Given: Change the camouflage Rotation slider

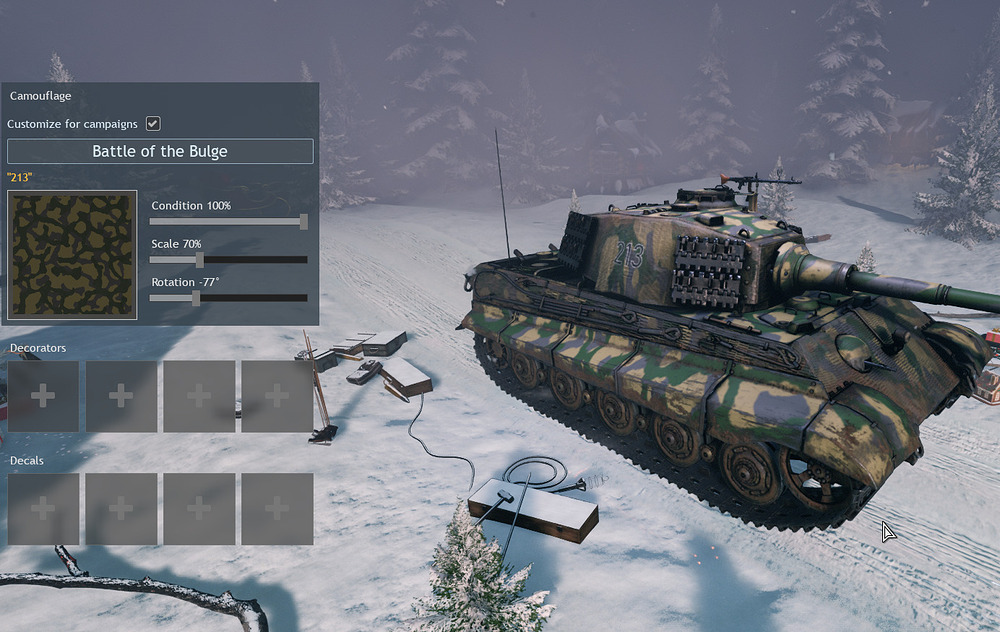Looking at the screenshot, I should coord(196,298).
